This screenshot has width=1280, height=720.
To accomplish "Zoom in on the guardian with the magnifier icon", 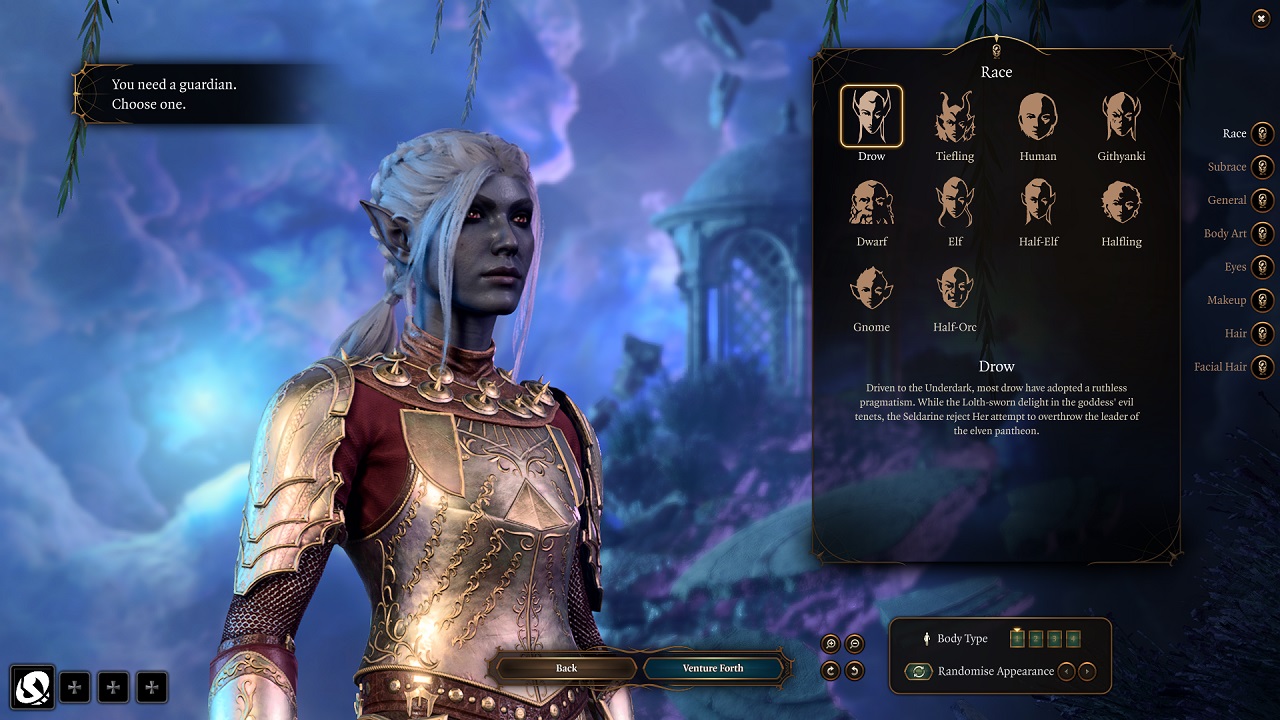I will [832, 644].
